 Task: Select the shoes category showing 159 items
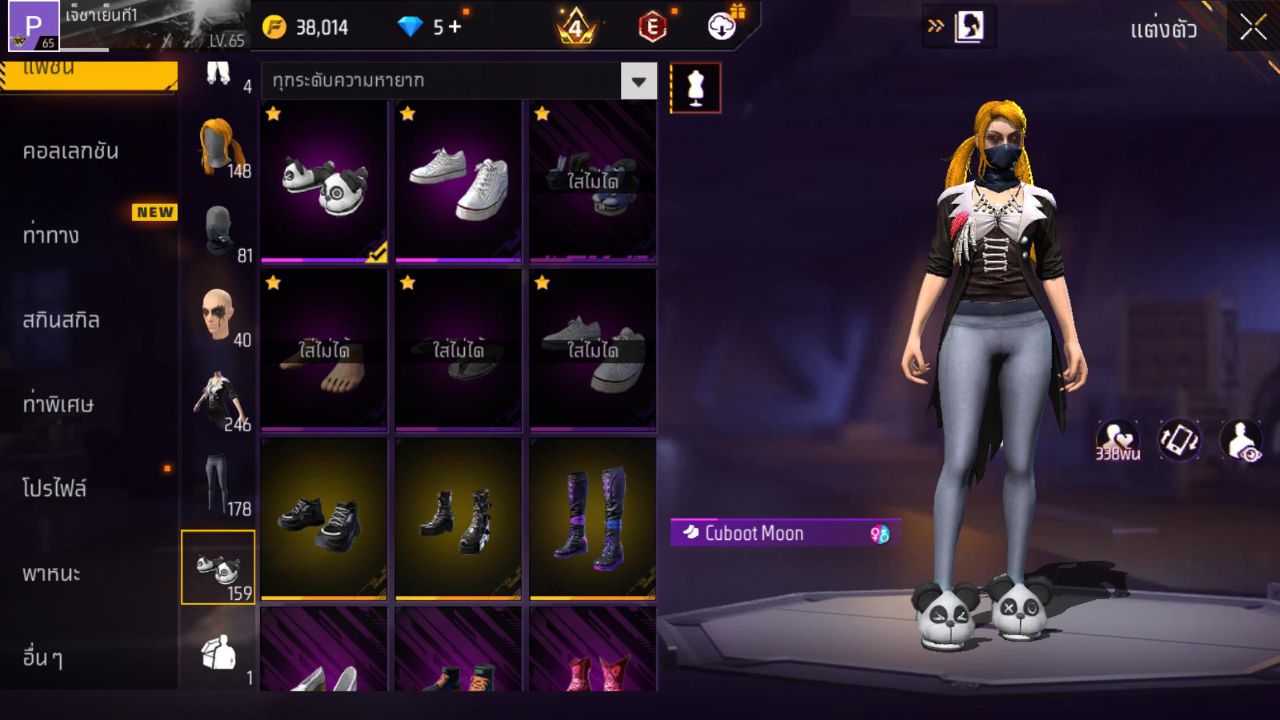pyautogui.click(x=218, y=565)
